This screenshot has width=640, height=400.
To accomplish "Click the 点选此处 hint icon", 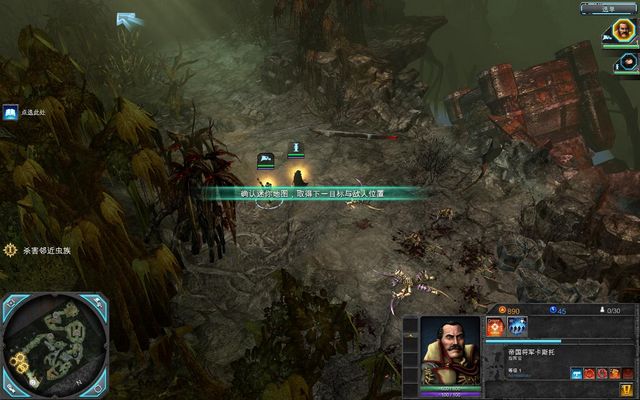I will click(x=9, y=112).
